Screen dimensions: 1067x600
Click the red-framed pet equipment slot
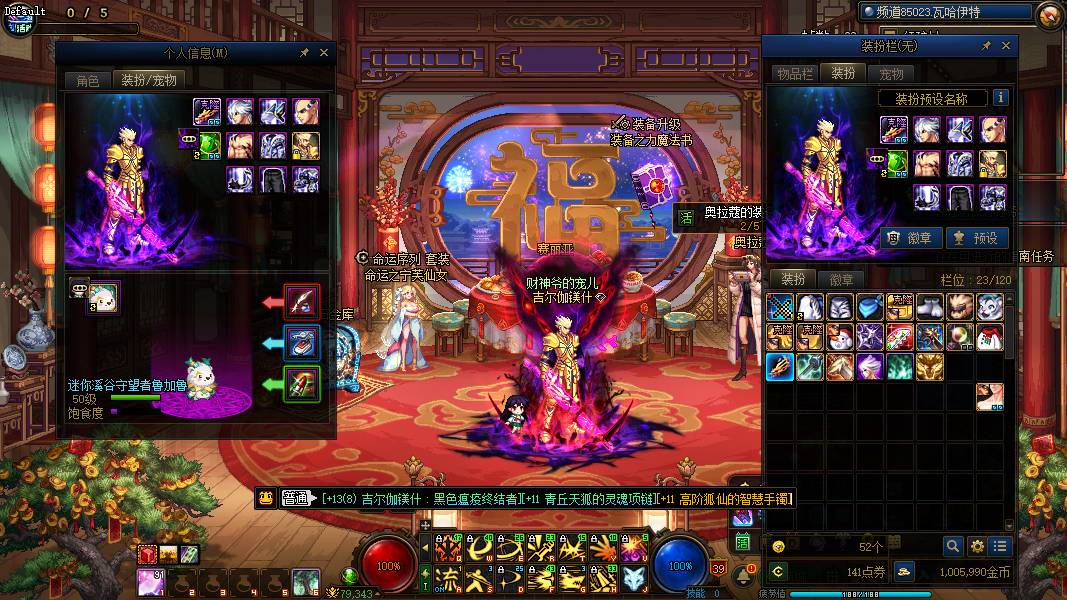pyautogui.click(x=301, y=300)
